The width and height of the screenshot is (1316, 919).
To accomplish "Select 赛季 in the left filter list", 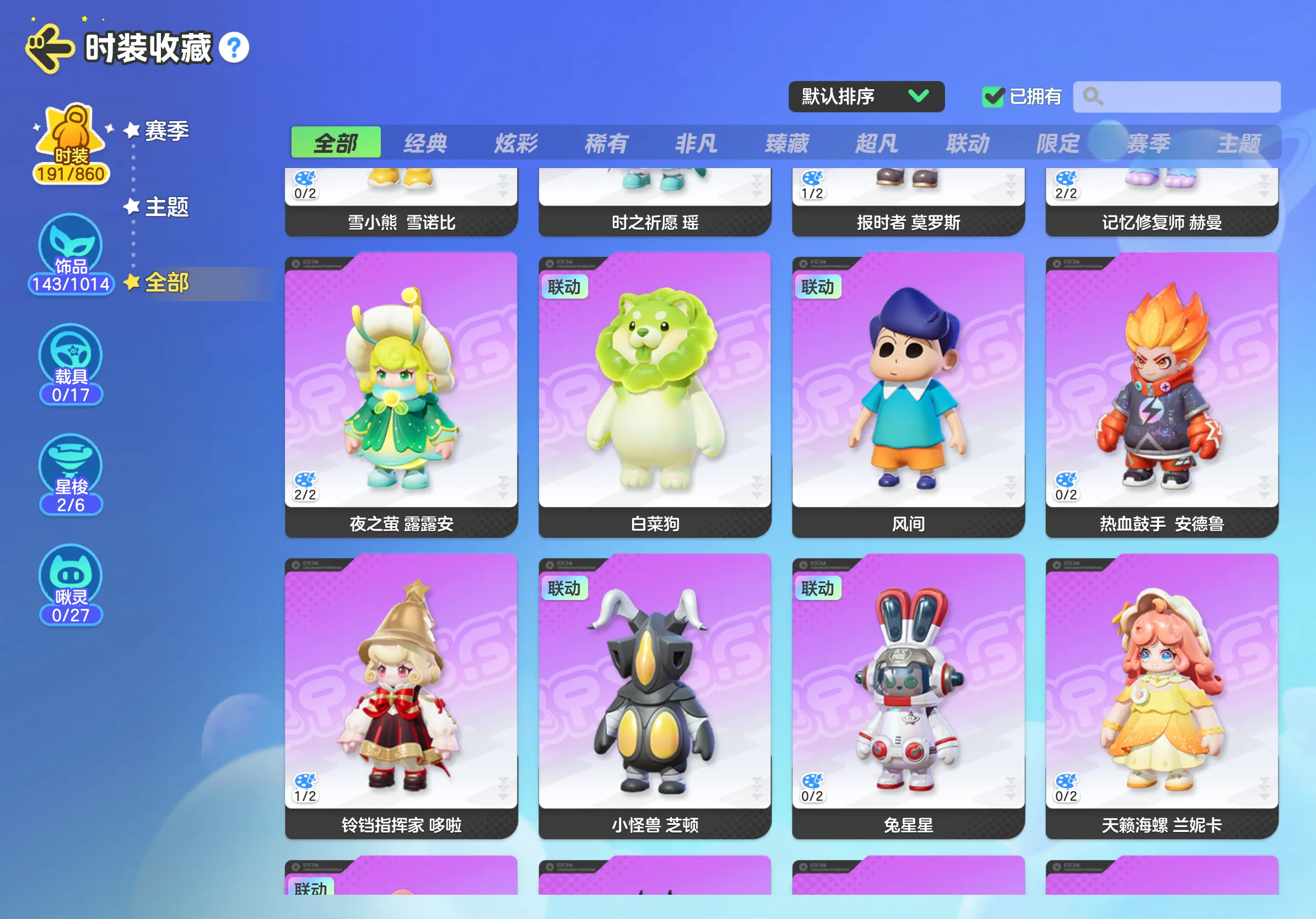I will tap(166, 131).
